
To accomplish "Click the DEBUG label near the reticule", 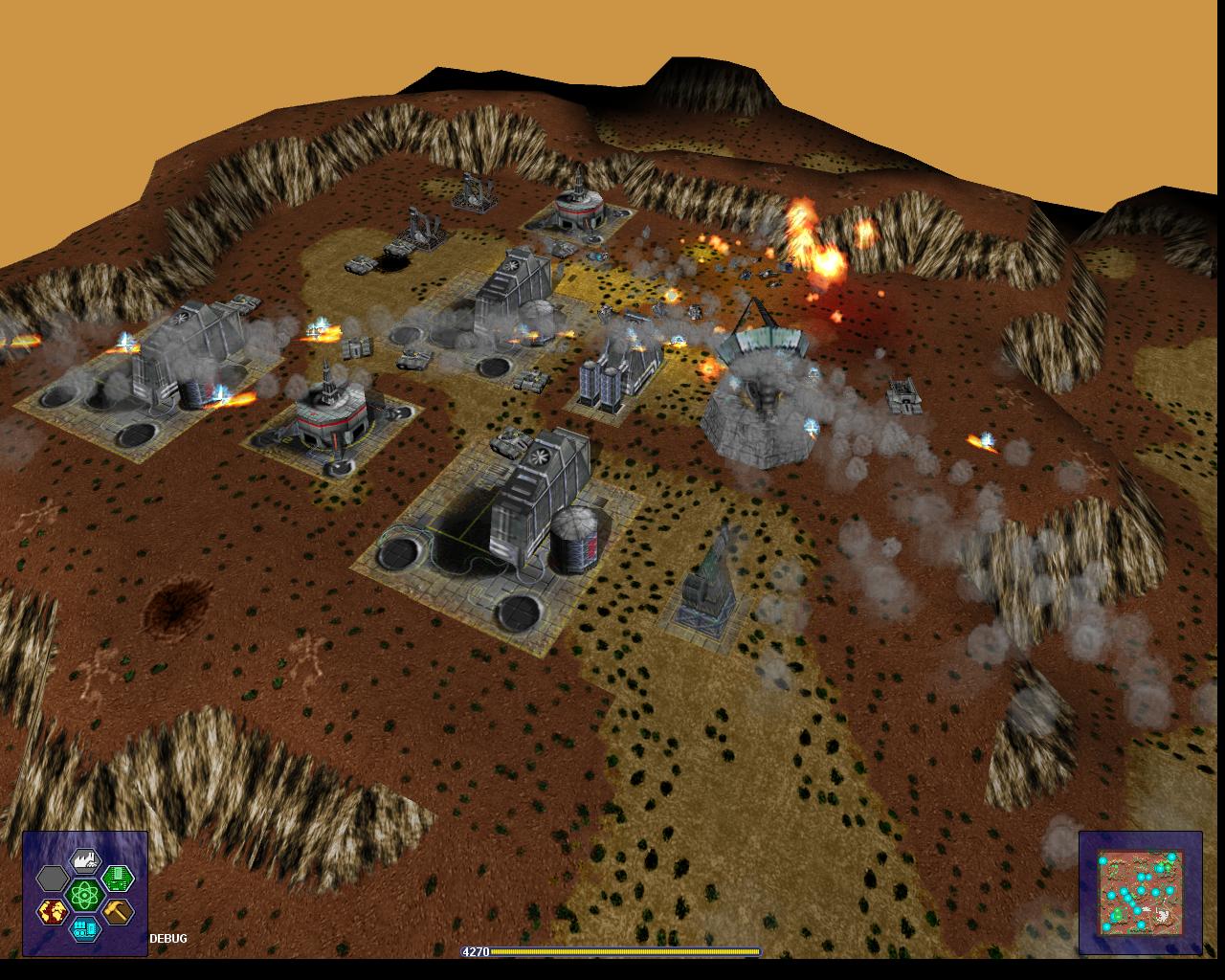I will (167, 940).
